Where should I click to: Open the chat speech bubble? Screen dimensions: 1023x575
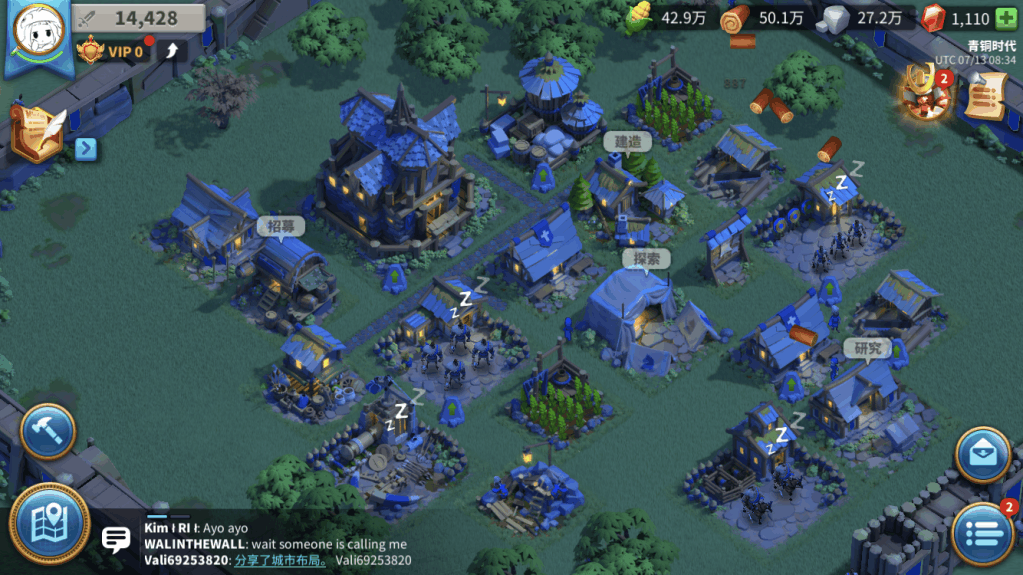click(116, 541)
